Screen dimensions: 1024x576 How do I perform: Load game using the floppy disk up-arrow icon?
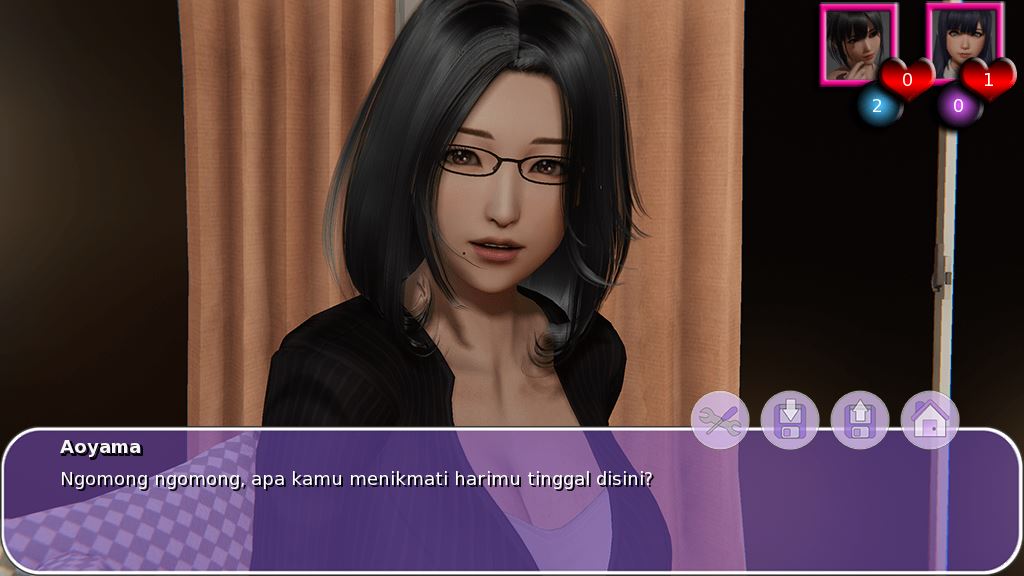[860, 420]
